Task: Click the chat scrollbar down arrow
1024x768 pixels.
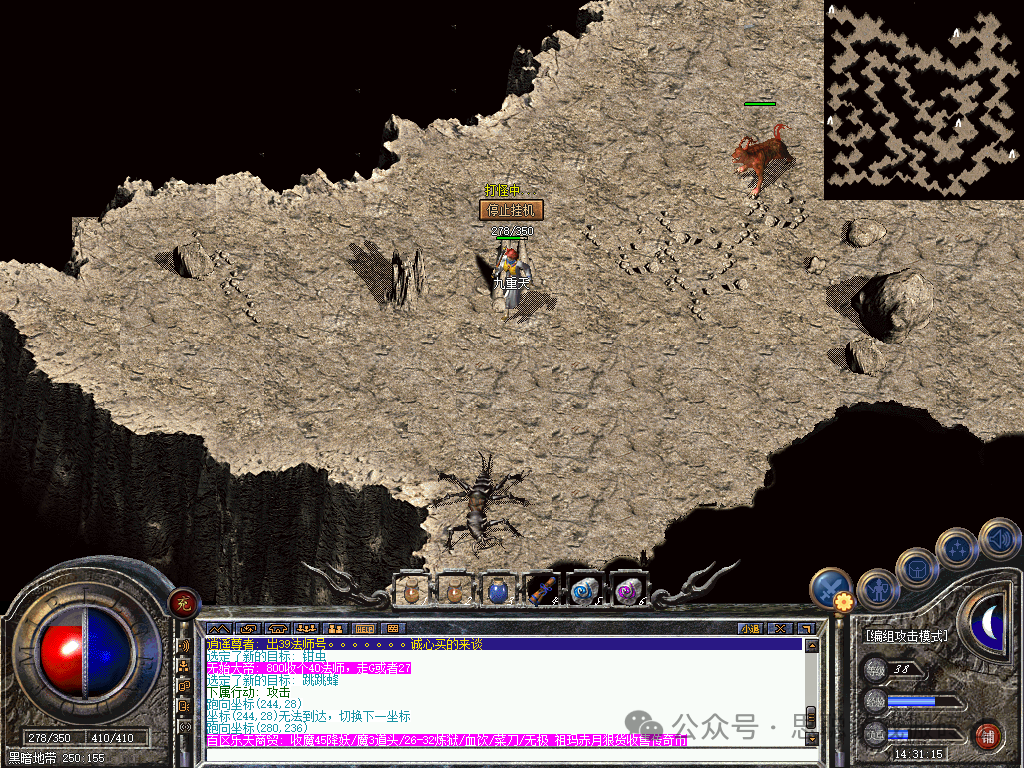Action: coord(811,738)
